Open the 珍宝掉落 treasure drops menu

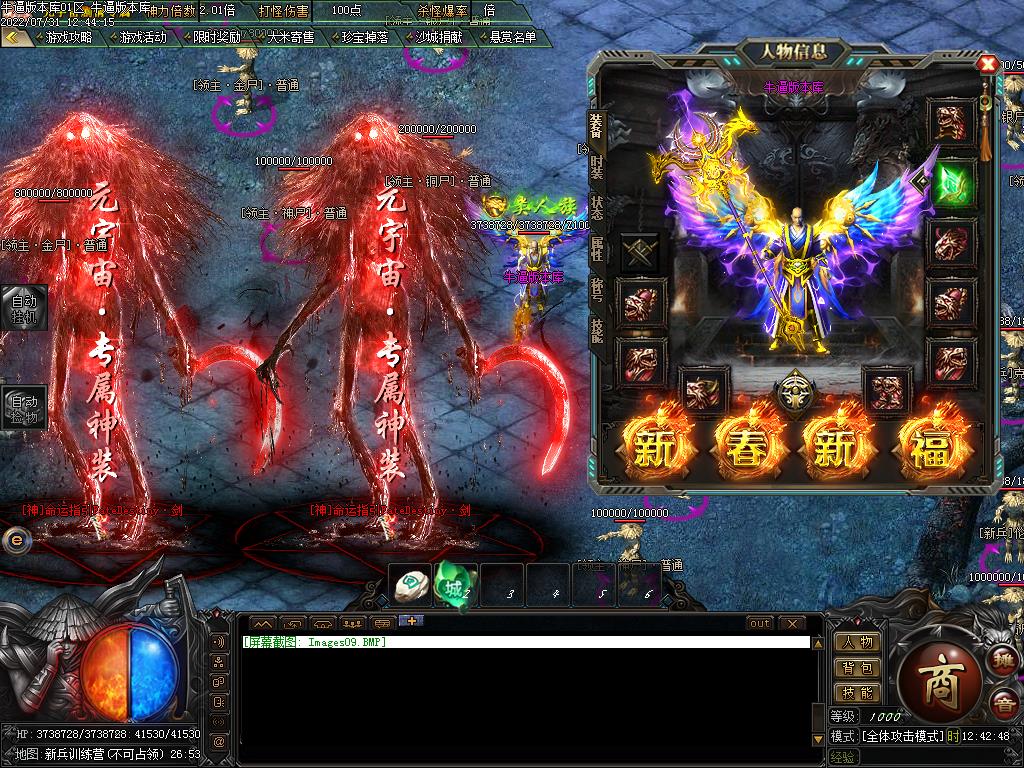click(364, 37)
